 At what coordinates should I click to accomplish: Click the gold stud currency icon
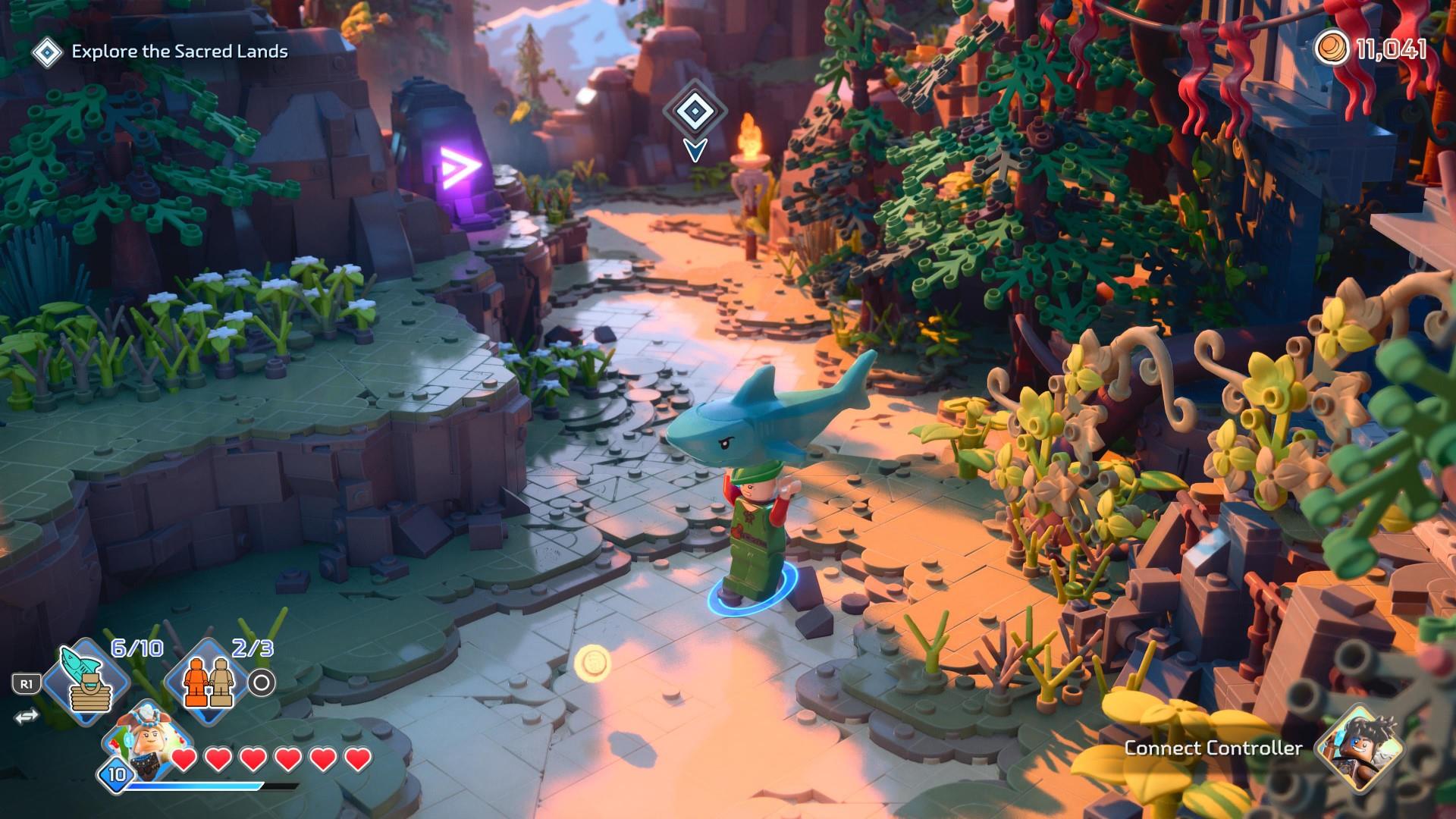pos(1332,50)
